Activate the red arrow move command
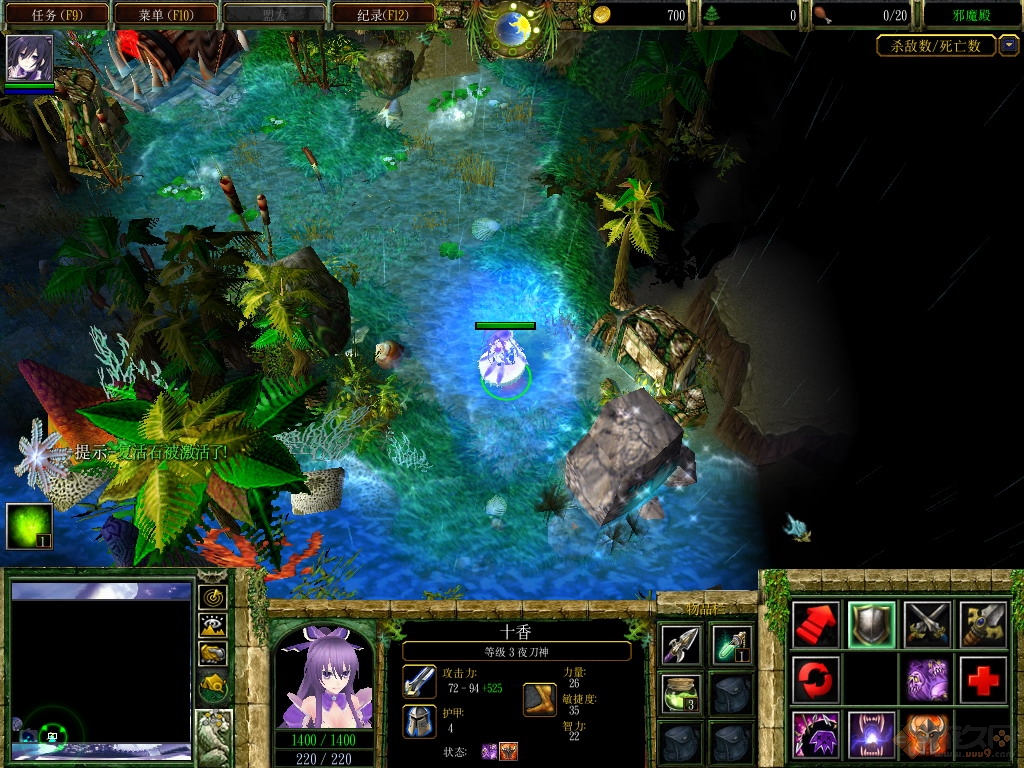1024x768 pixels. tap(815, 625)
